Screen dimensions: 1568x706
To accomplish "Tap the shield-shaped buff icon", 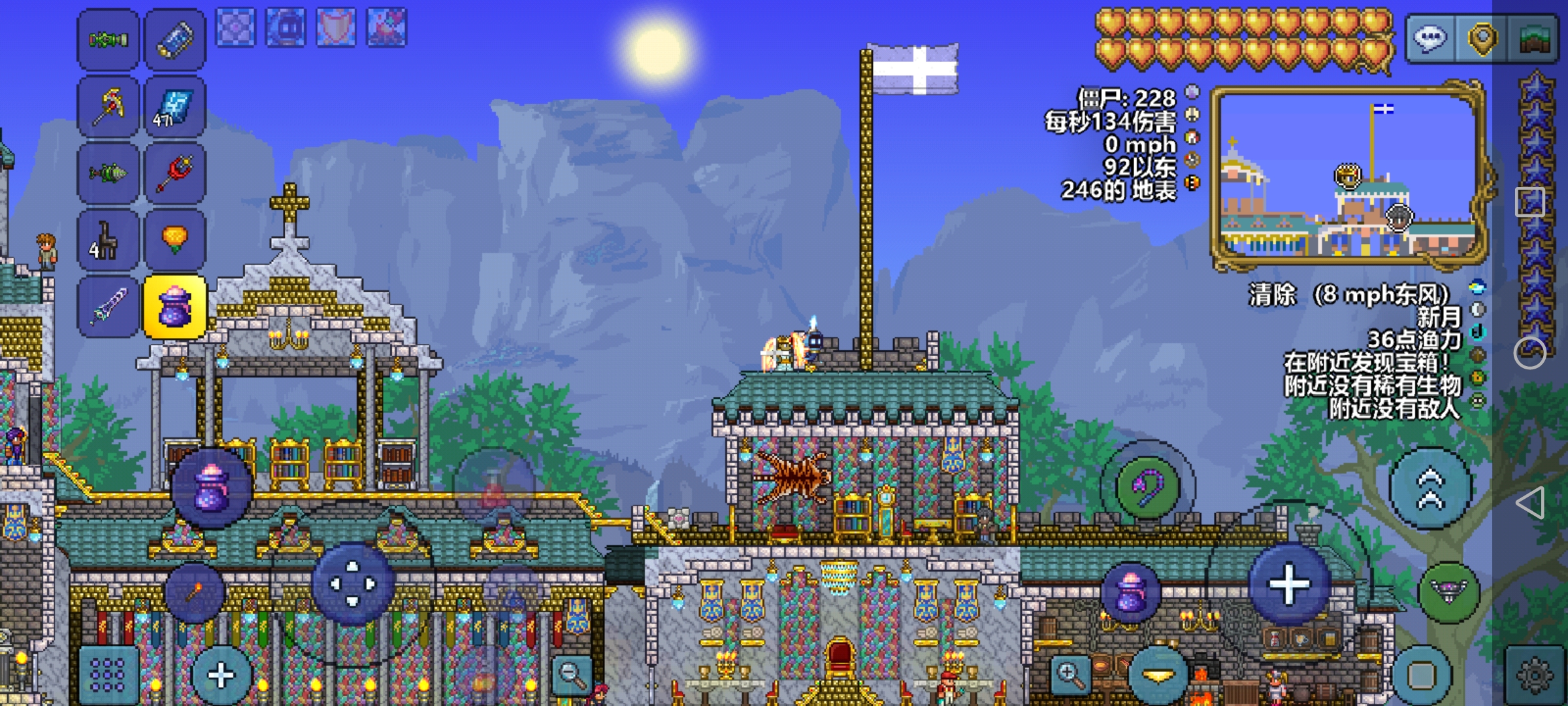I will pyautogui.click(x=336, y=27).
